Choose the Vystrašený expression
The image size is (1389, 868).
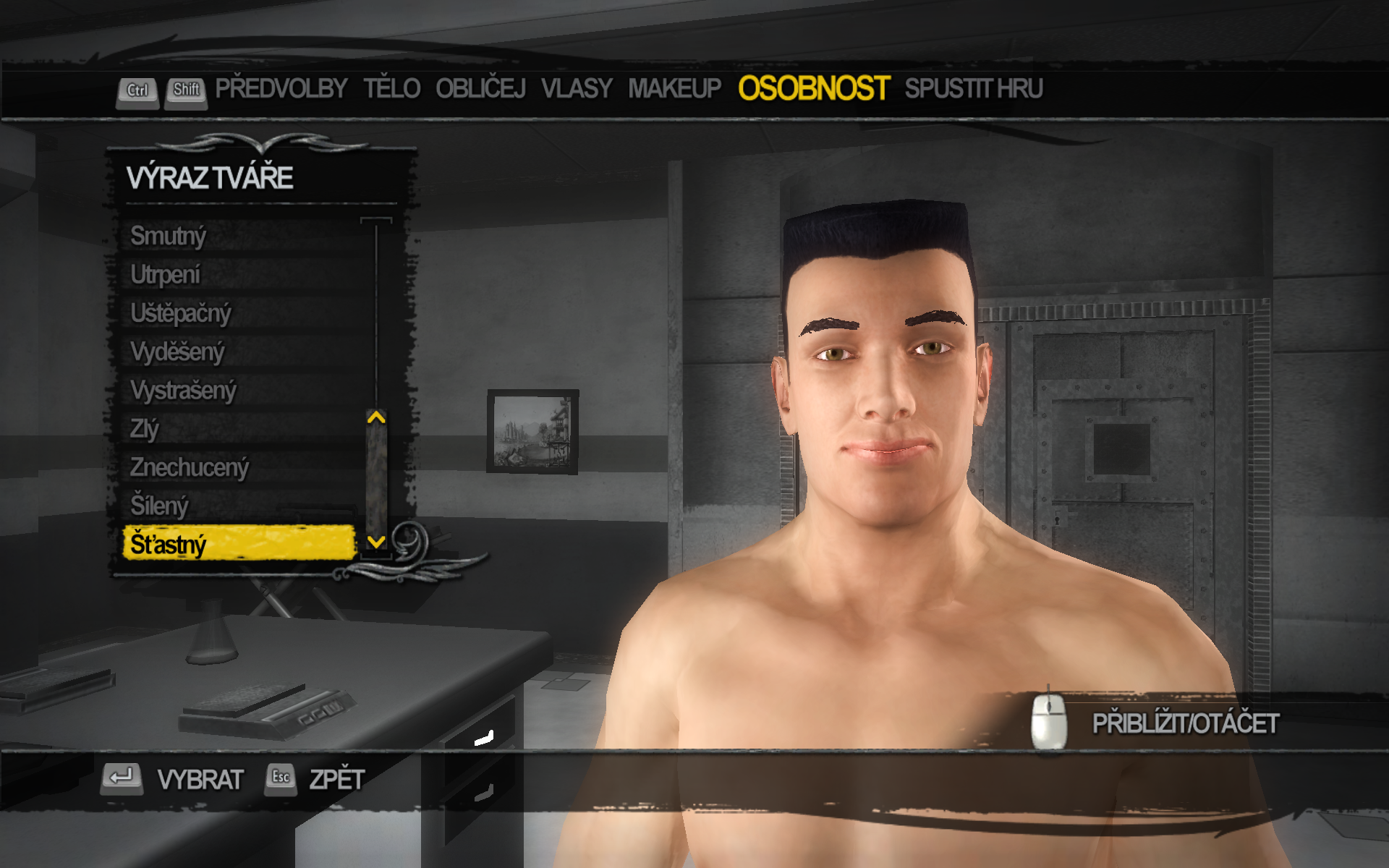pos(184,391)
